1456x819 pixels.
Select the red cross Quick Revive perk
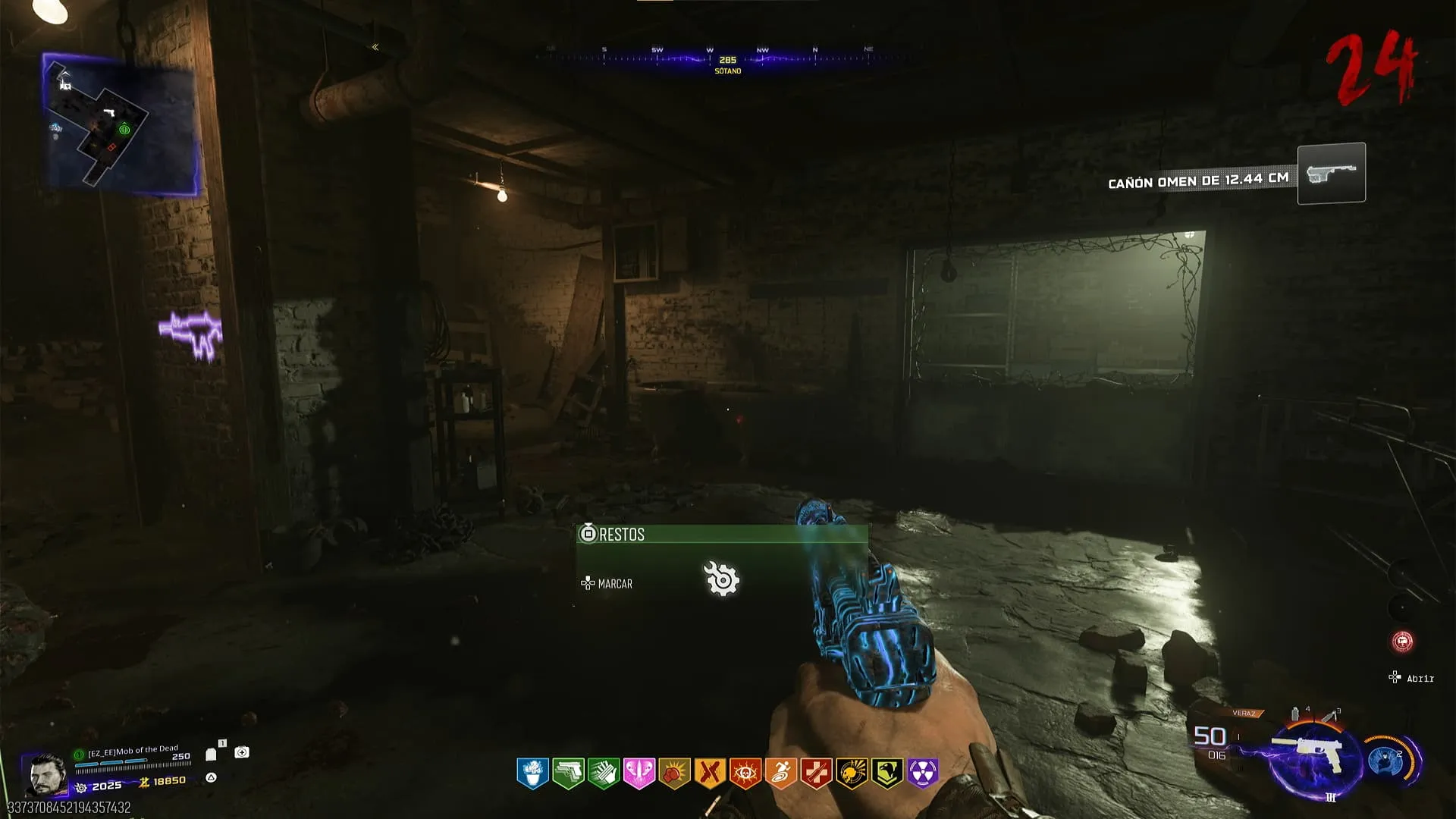[817, 773]
